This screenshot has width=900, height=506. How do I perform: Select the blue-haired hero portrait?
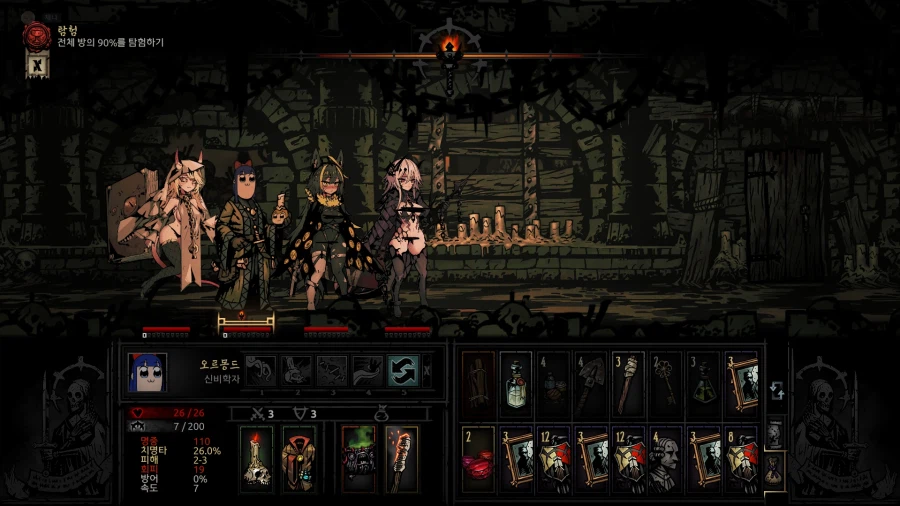tap(147, 370)
